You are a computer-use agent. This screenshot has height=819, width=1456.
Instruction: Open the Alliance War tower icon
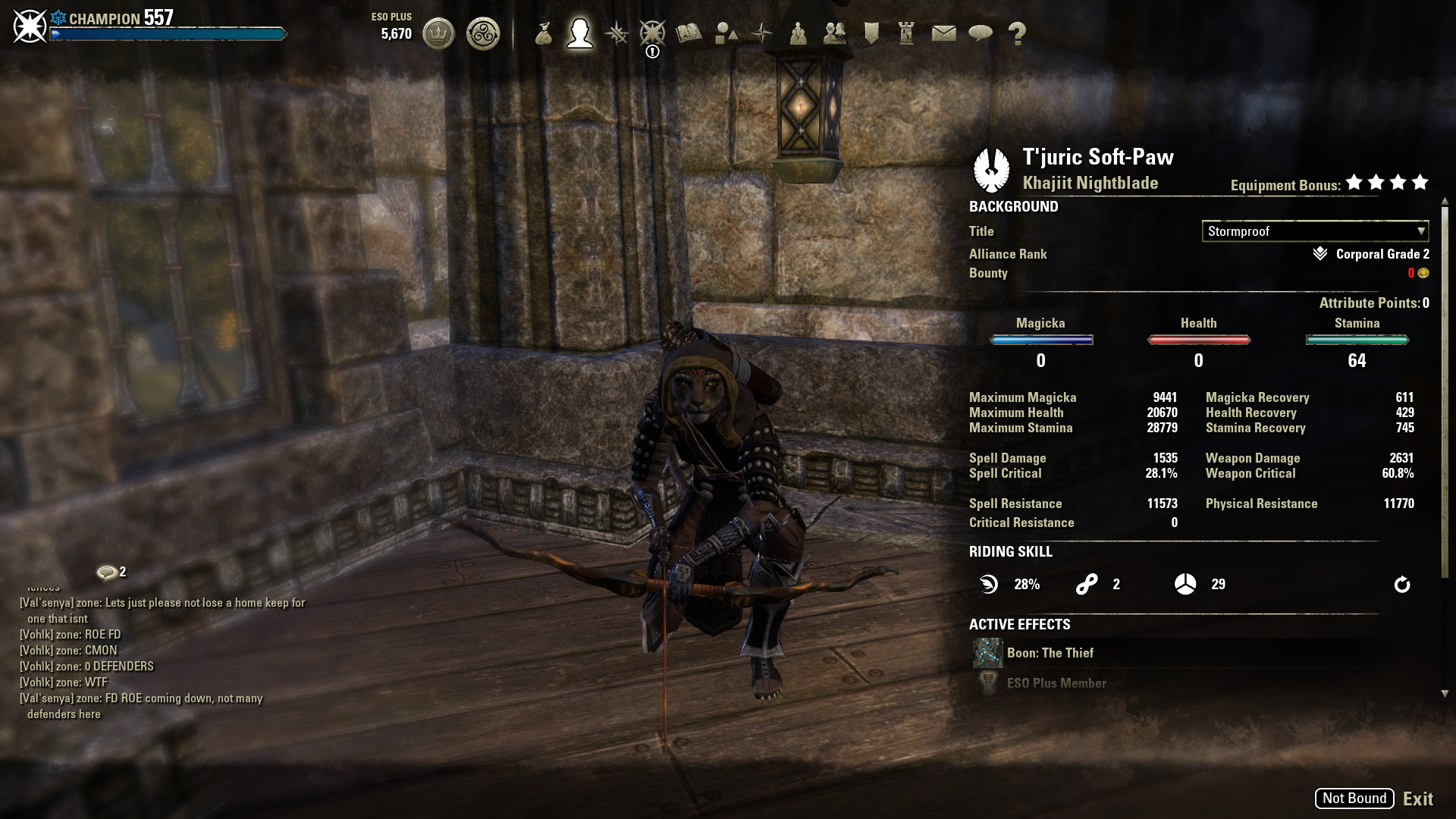tap(907, 33)
